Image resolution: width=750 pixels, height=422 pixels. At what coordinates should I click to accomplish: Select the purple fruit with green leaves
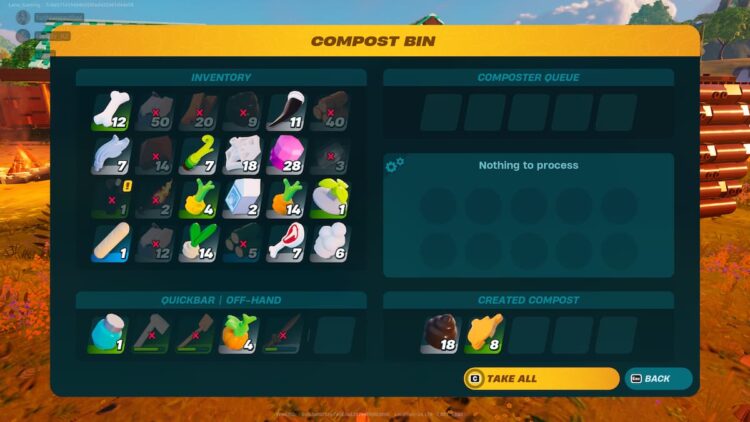click(330, 197)
